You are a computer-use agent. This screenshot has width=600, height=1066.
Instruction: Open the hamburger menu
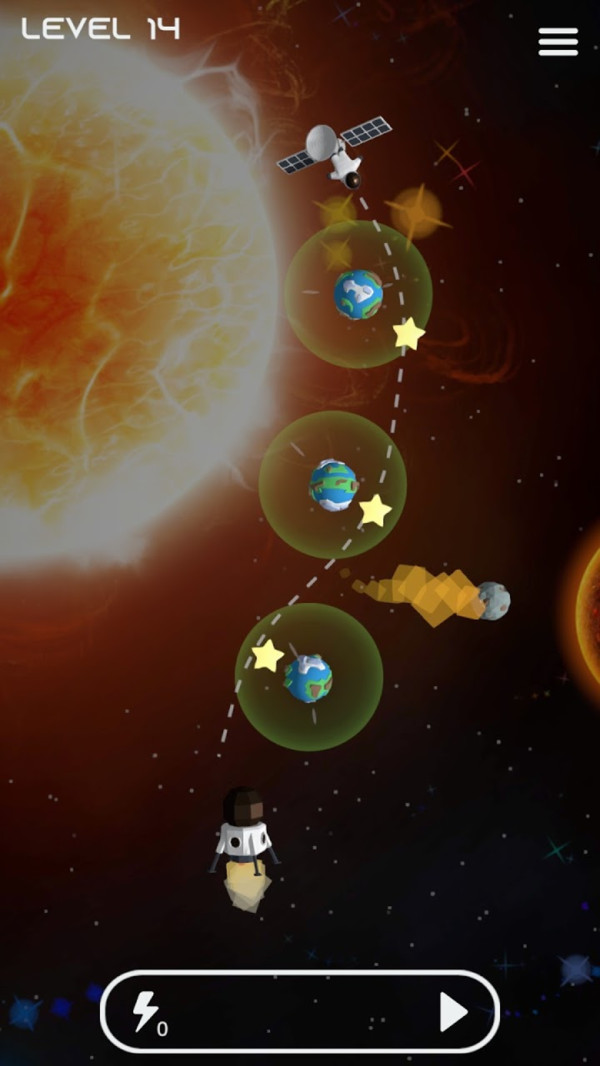coord(558,41)
